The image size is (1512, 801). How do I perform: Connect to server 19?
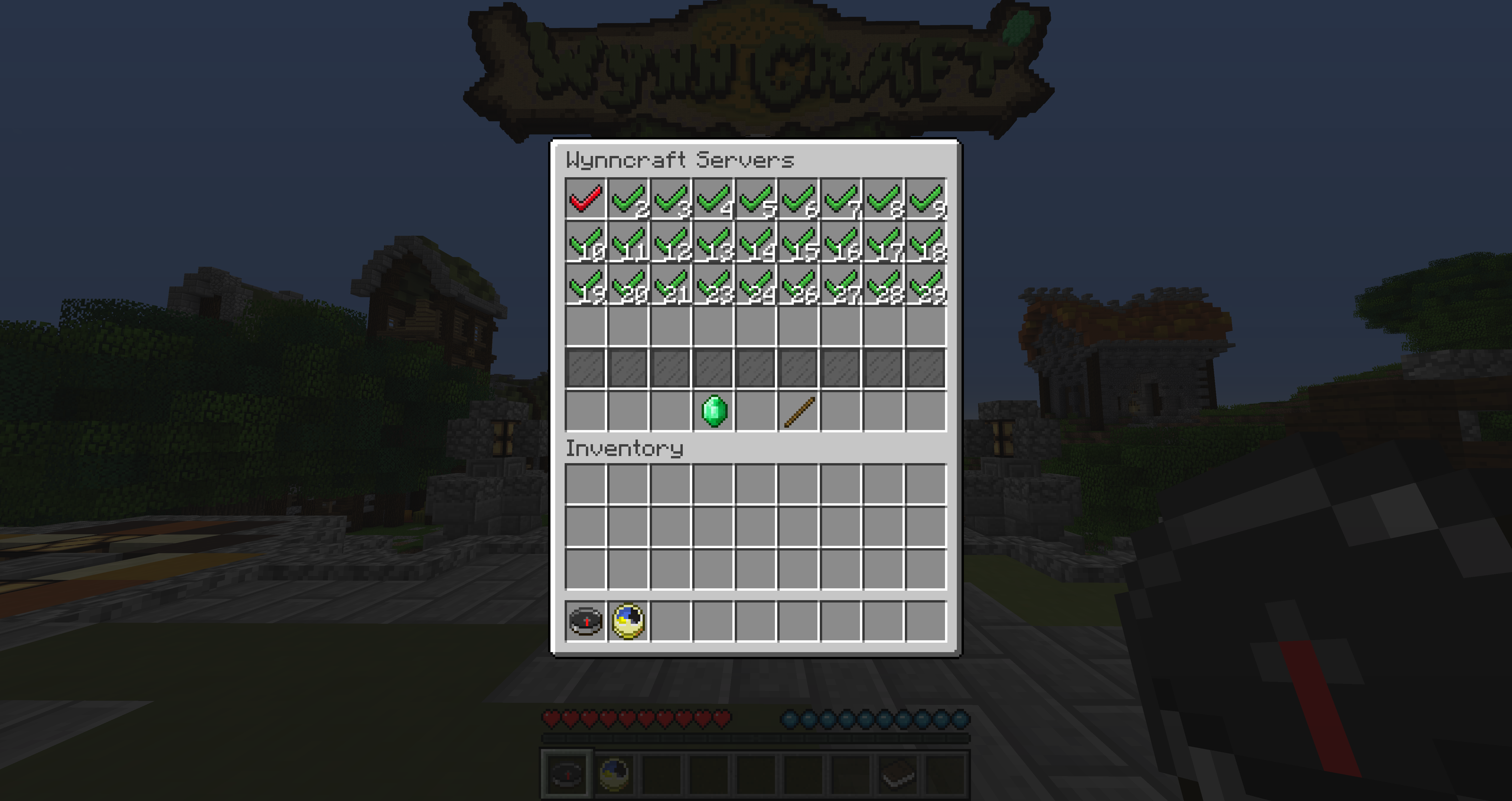[x=585, y=285]
